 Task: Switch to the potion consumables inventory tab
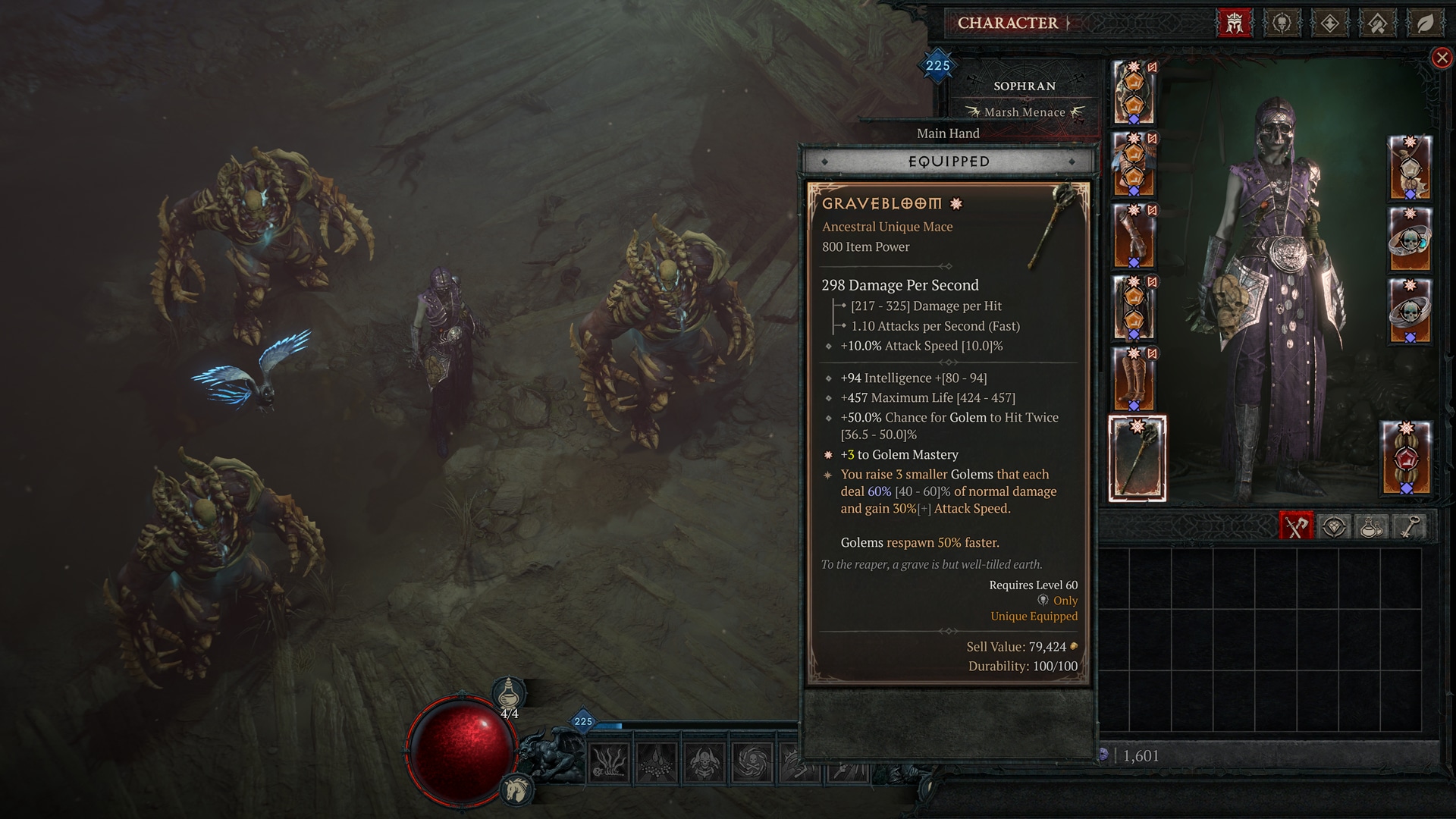click(x=1371, y=526)
